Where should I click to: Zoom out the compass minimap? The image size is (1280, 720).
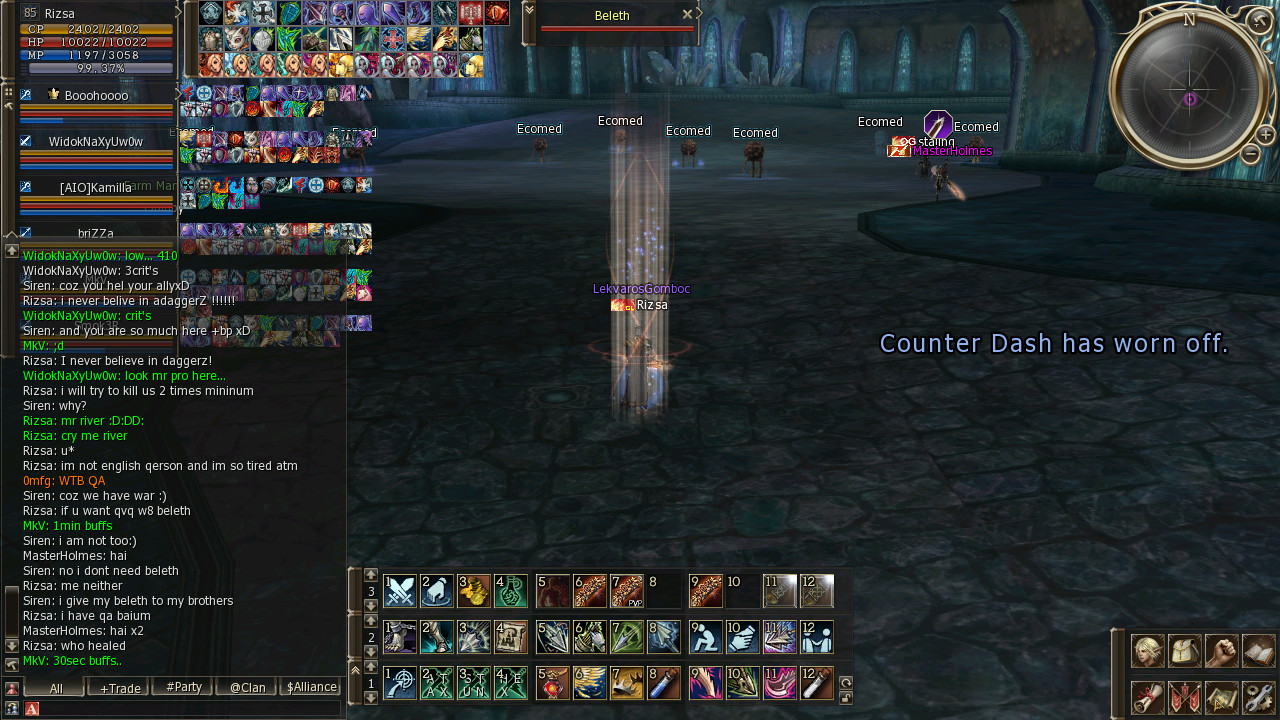[1250, 154]
